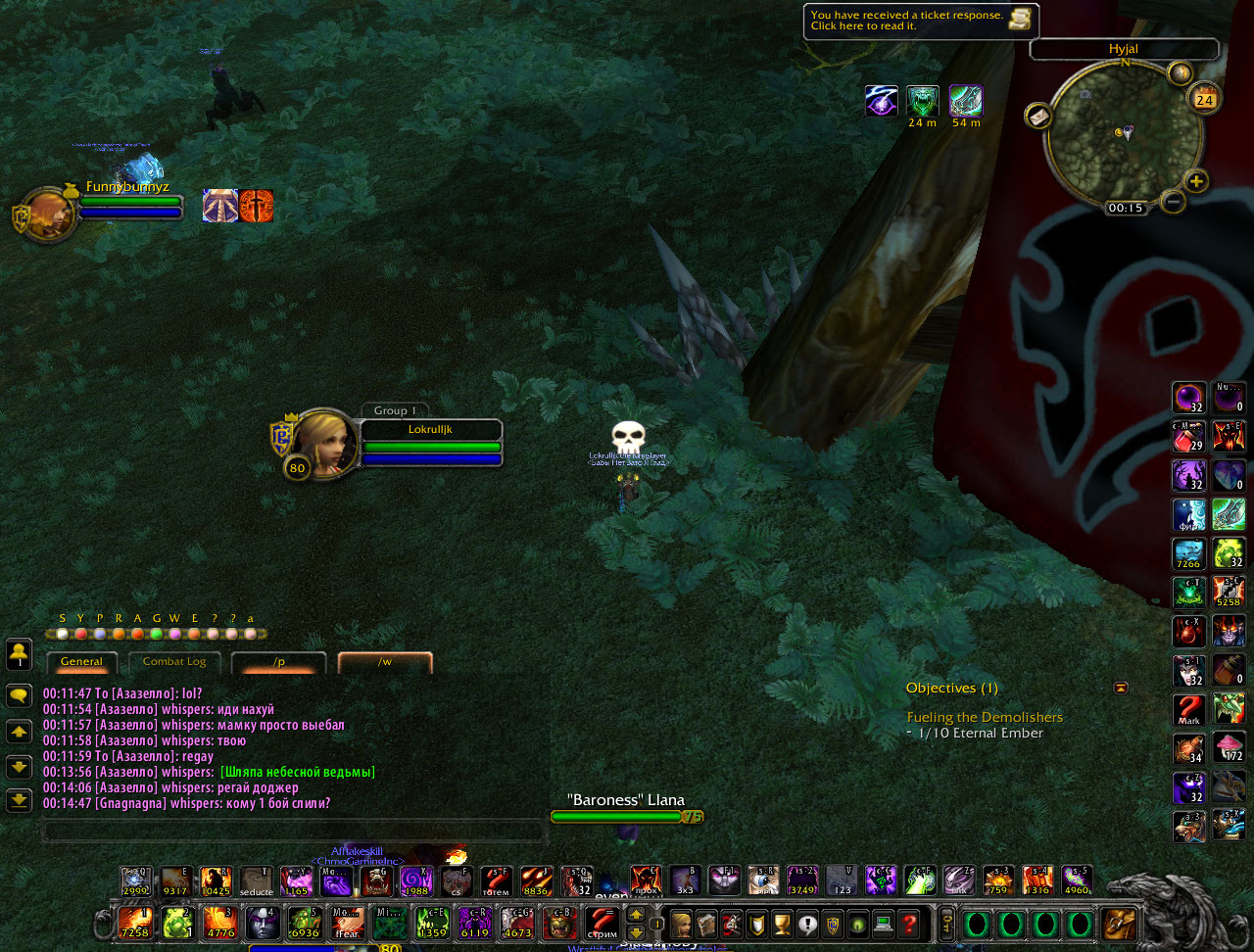Switch to the General chat tab

(x=81, y=662)
